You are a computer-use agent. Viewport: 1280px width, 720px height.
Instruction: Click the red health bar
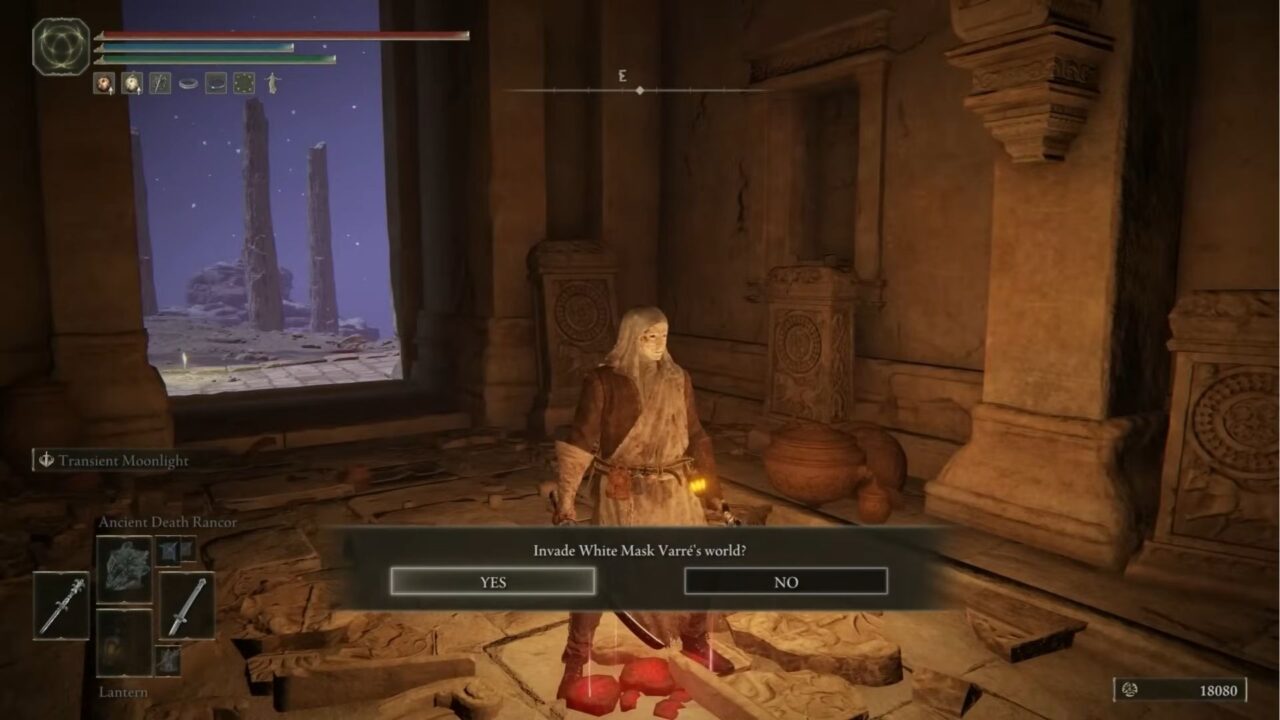click(280, 34)
